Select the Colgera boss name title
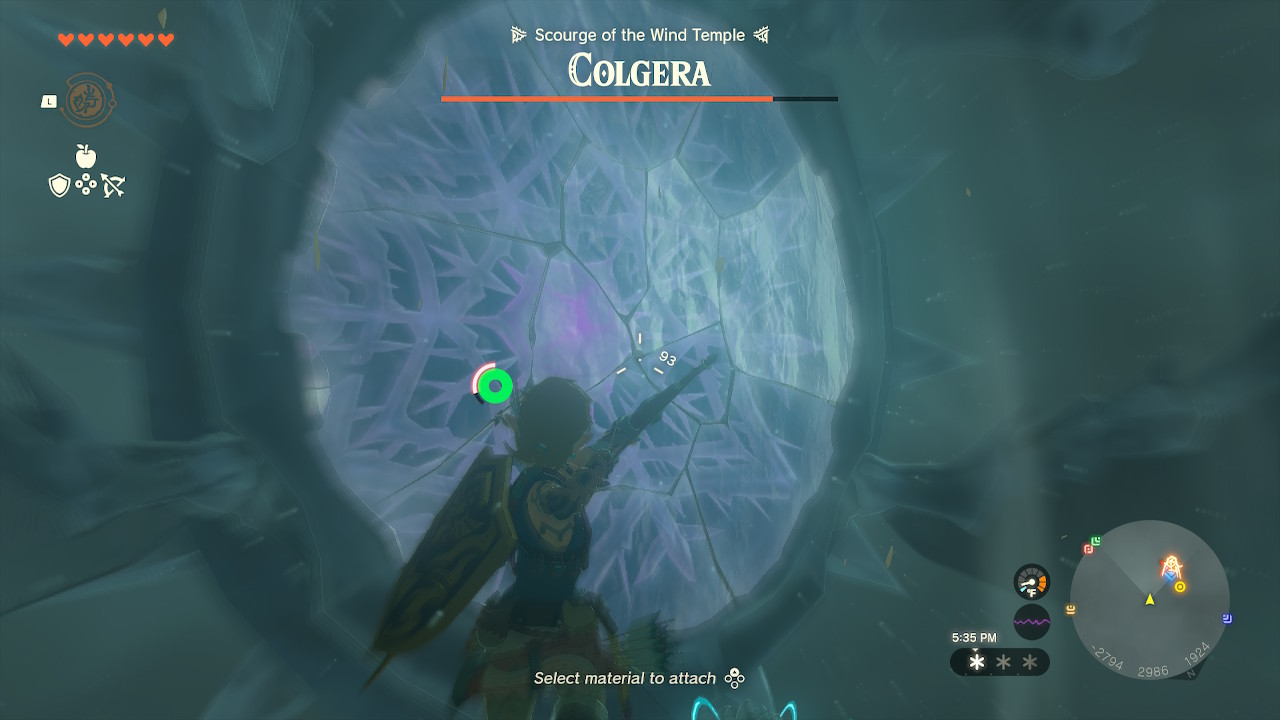This screenshot has width=1280, height=720. point(639,71)
